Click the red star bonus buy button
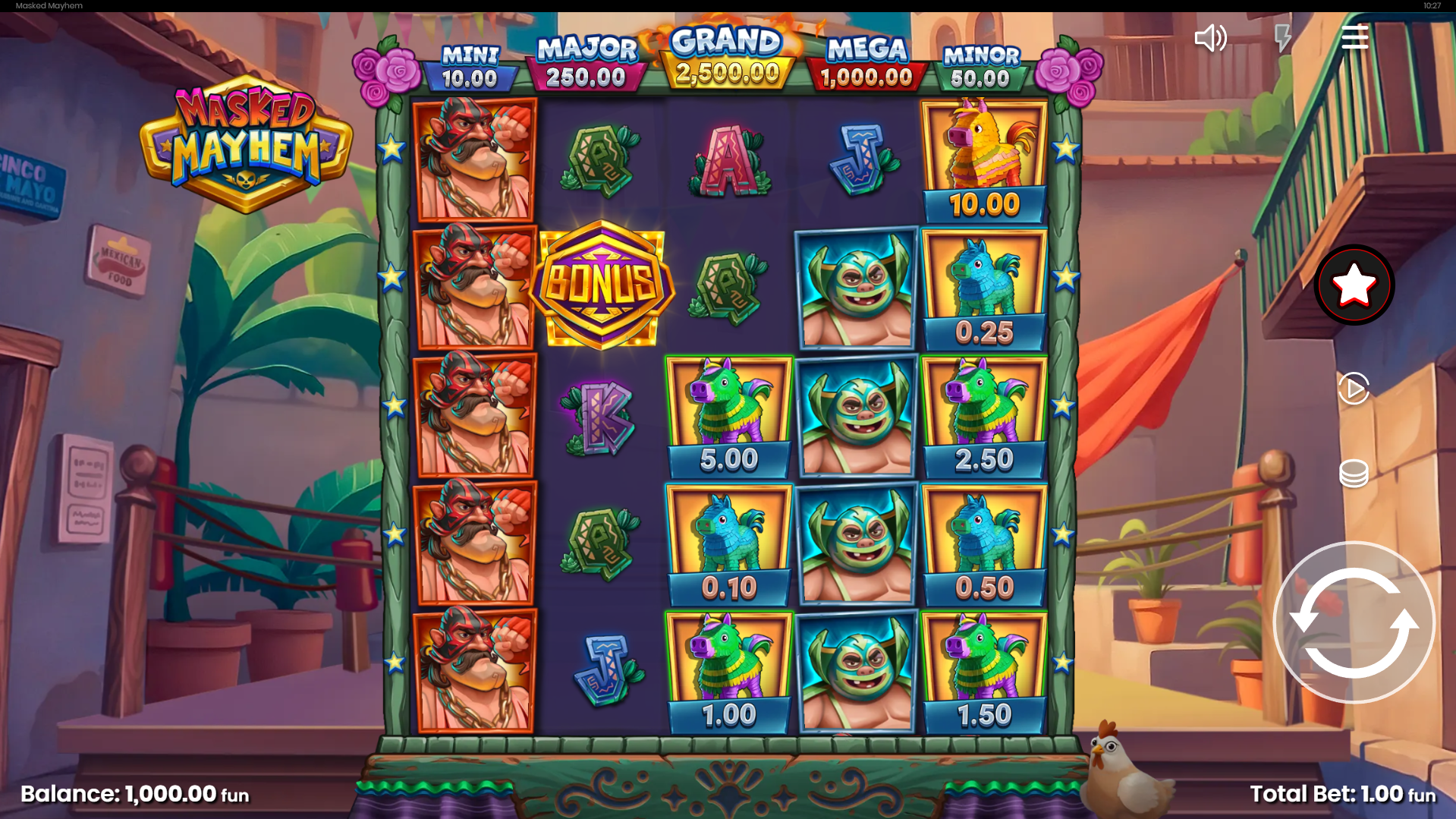1456x819 pixels. tap(1354, 285)
